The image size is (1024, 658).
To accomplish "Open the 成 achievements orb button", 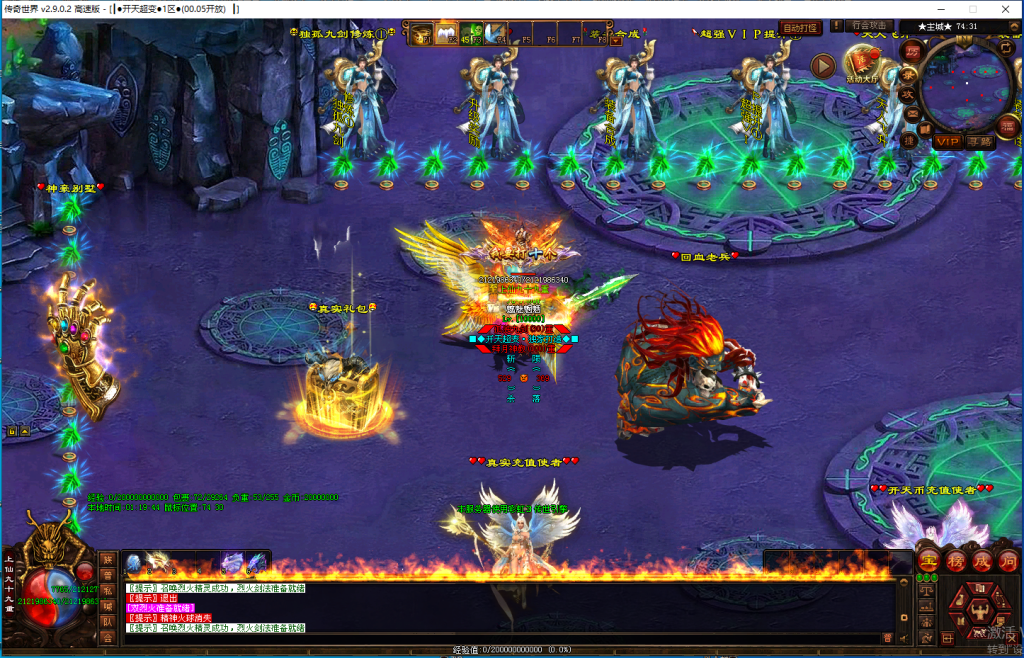I will tap(981, 560).
